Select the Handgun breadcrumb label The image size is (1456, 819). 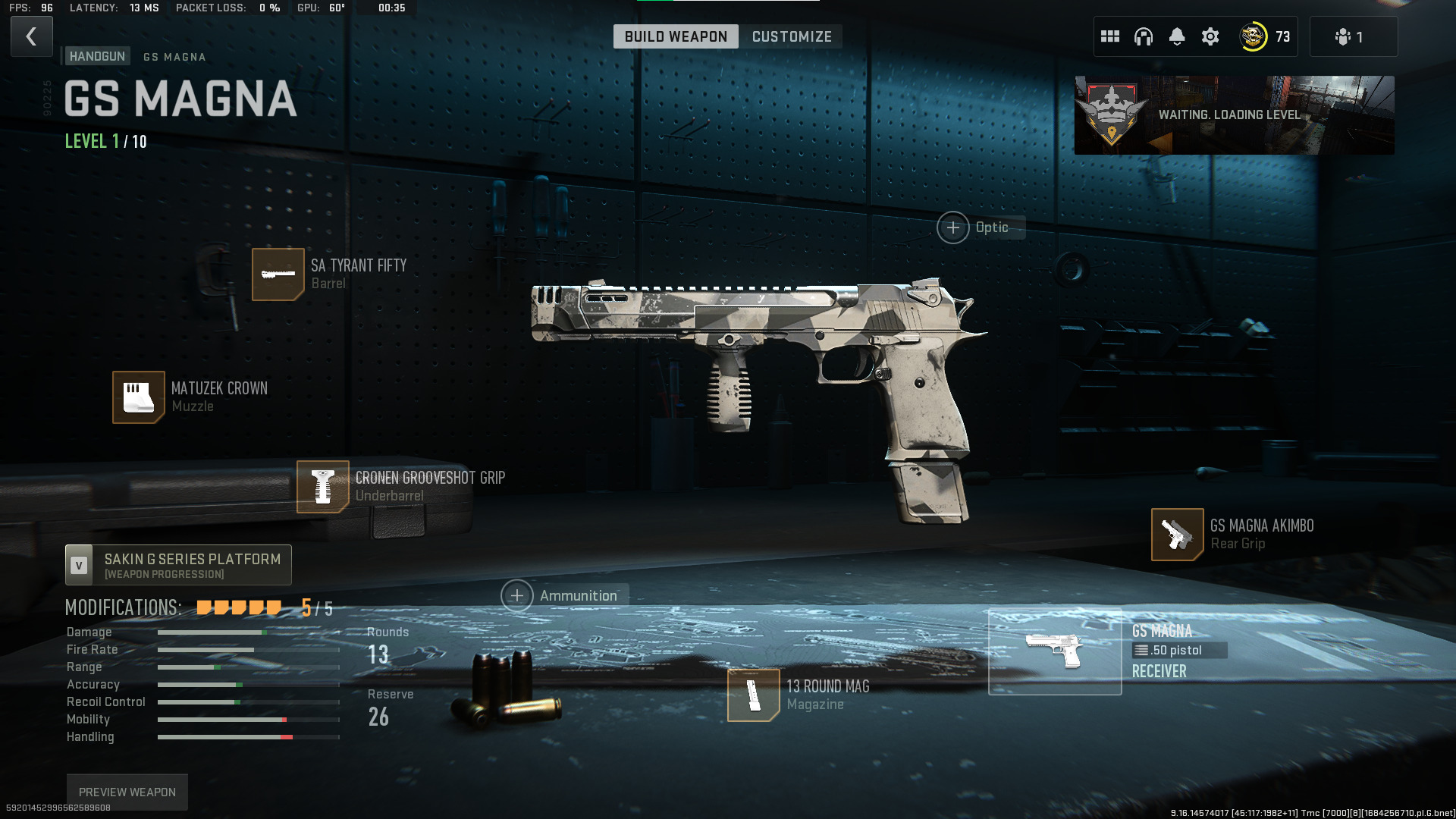[x=97, y=56]
